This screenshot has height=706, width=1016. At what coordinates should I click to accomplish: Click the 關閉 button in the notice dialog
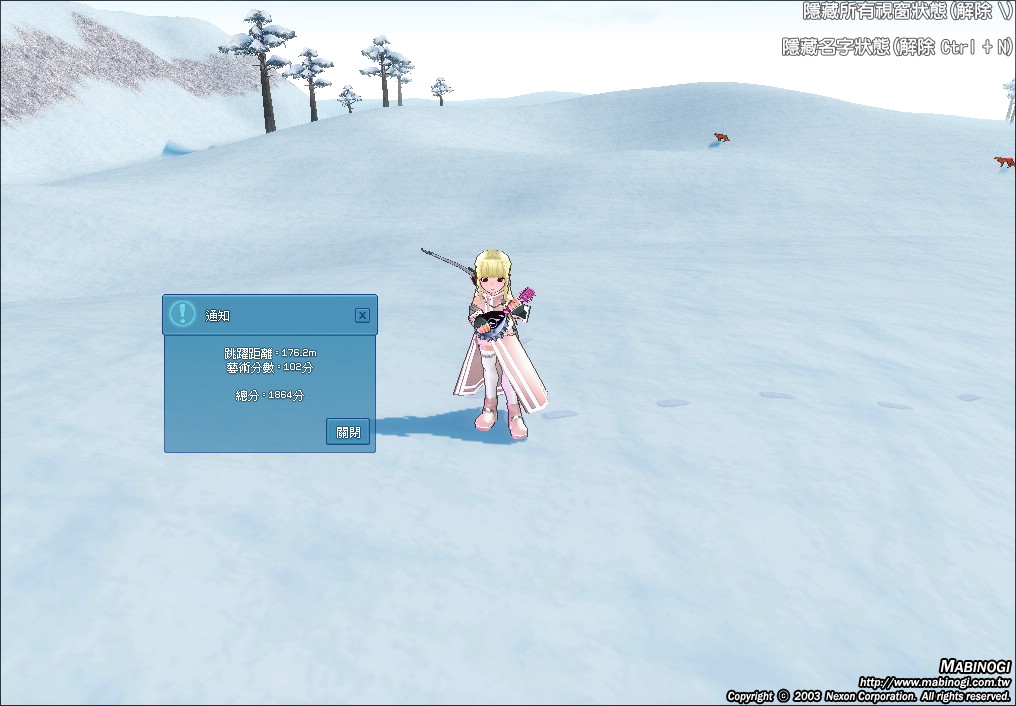[x=348, y=432]
